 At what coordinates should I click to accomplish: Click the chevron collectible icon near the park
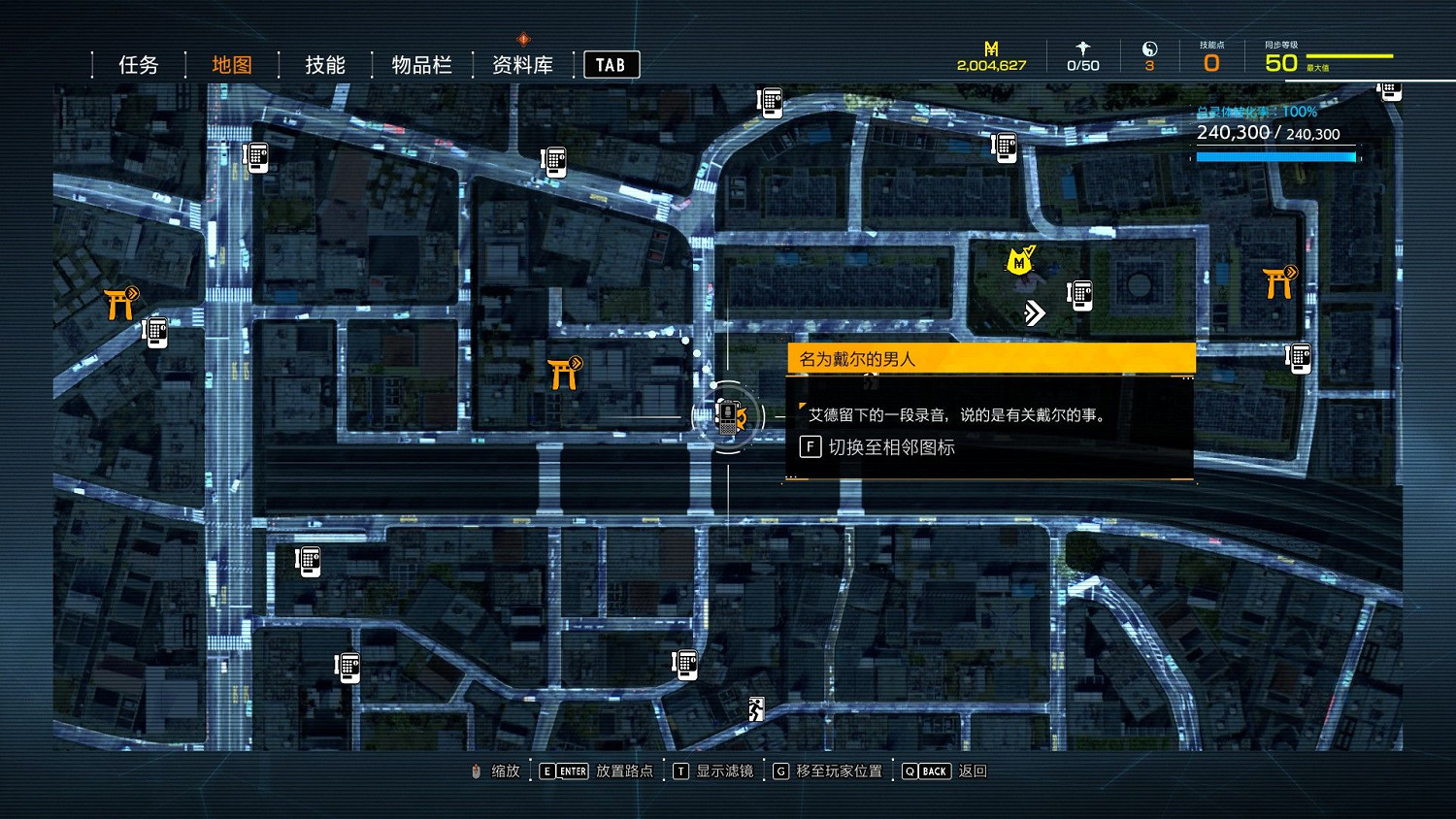point(1035,311)
